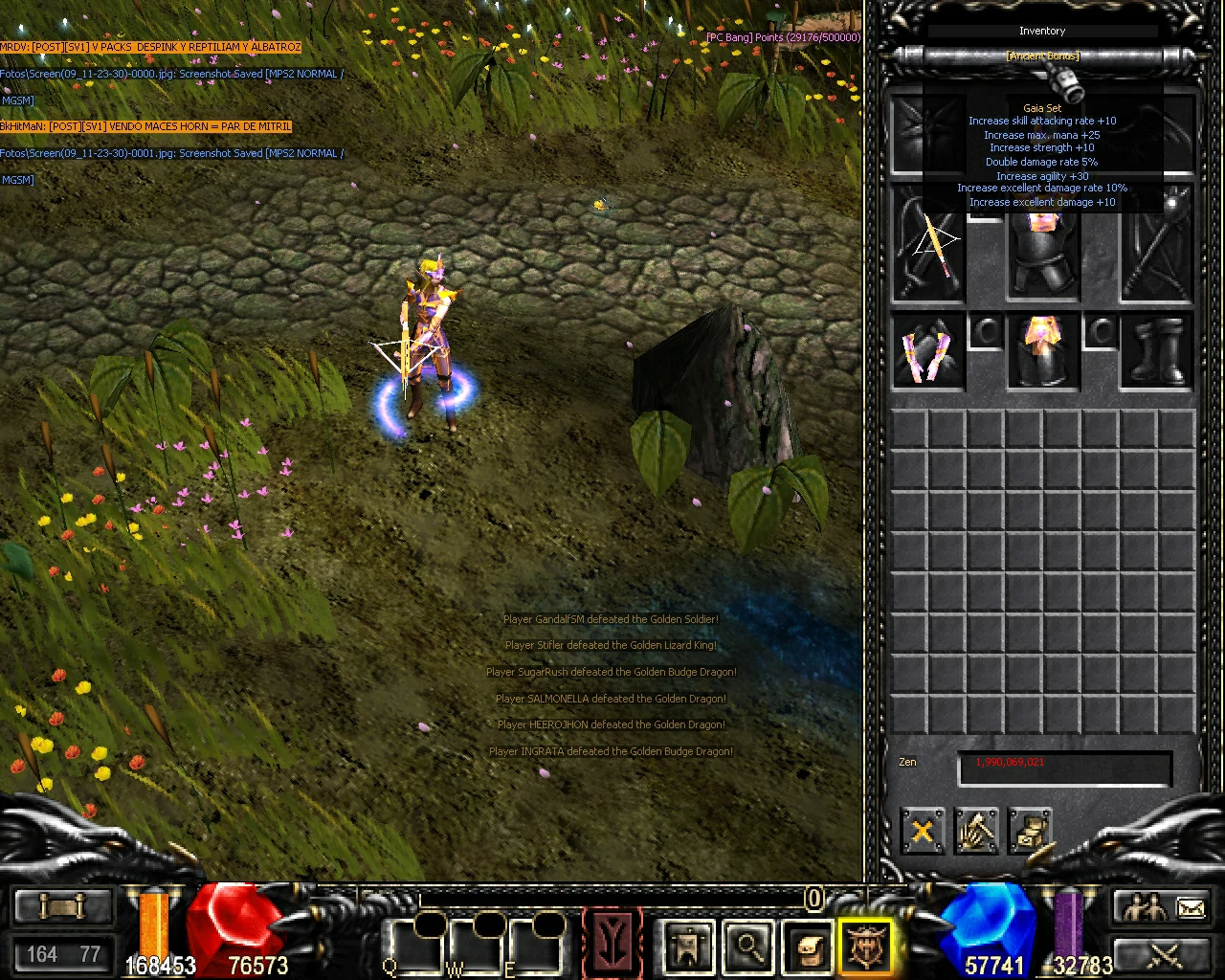Select the magnifying glass shop search icon
The height and width of the screenshot is (980, 1225).
(x=747, y=946)
